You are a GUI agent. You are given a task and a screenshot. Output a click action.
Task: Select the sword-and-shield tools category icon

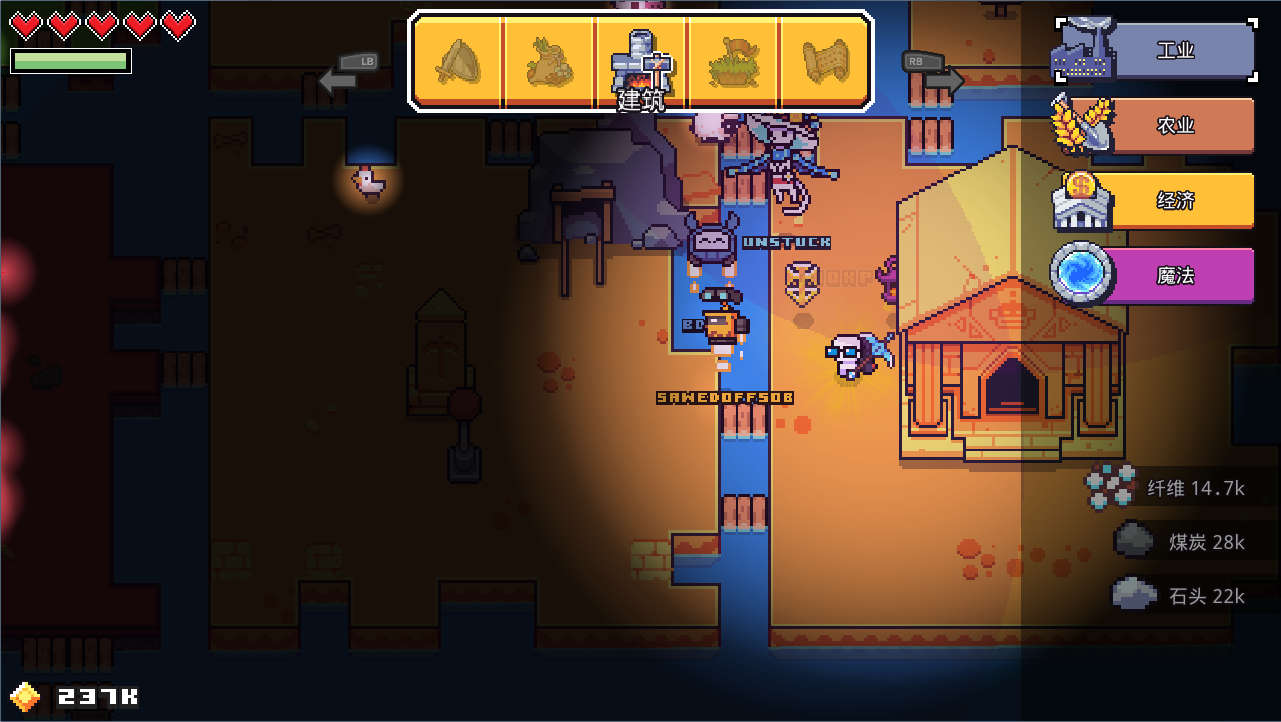[458, 62]
